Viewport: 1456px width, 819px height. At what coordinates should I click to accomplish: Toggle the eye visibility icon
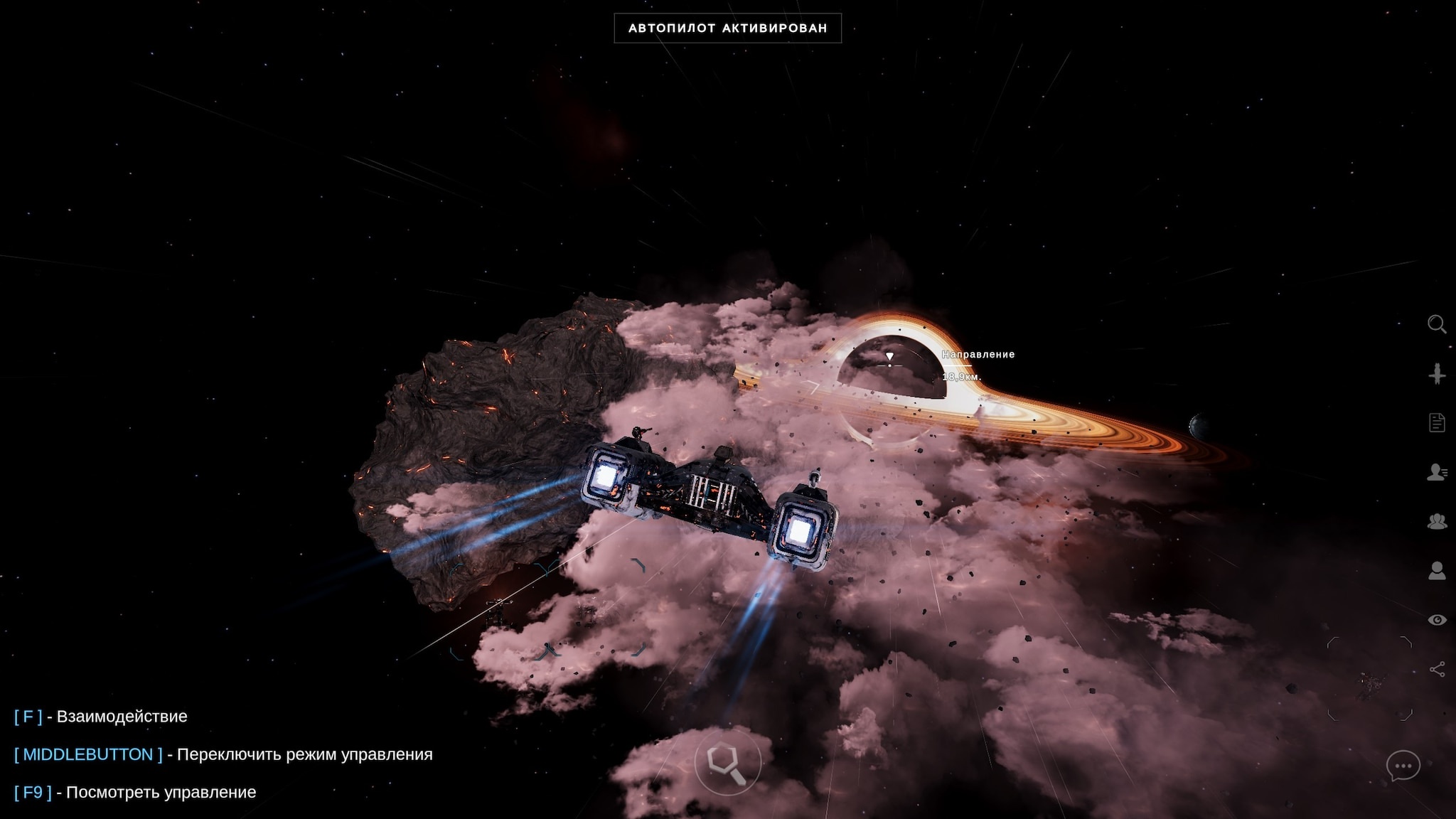[x=1437, y=620]
